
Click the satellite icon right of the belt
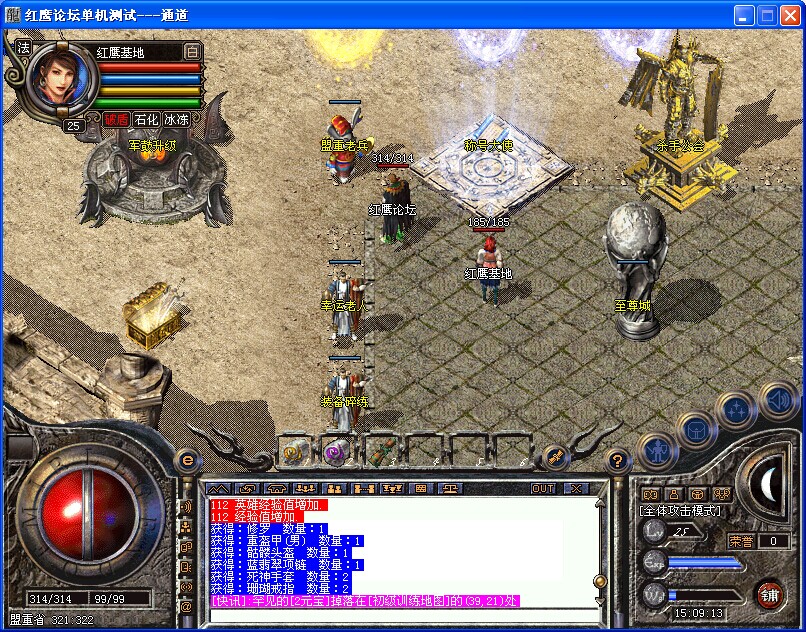(x=556, y=458)
